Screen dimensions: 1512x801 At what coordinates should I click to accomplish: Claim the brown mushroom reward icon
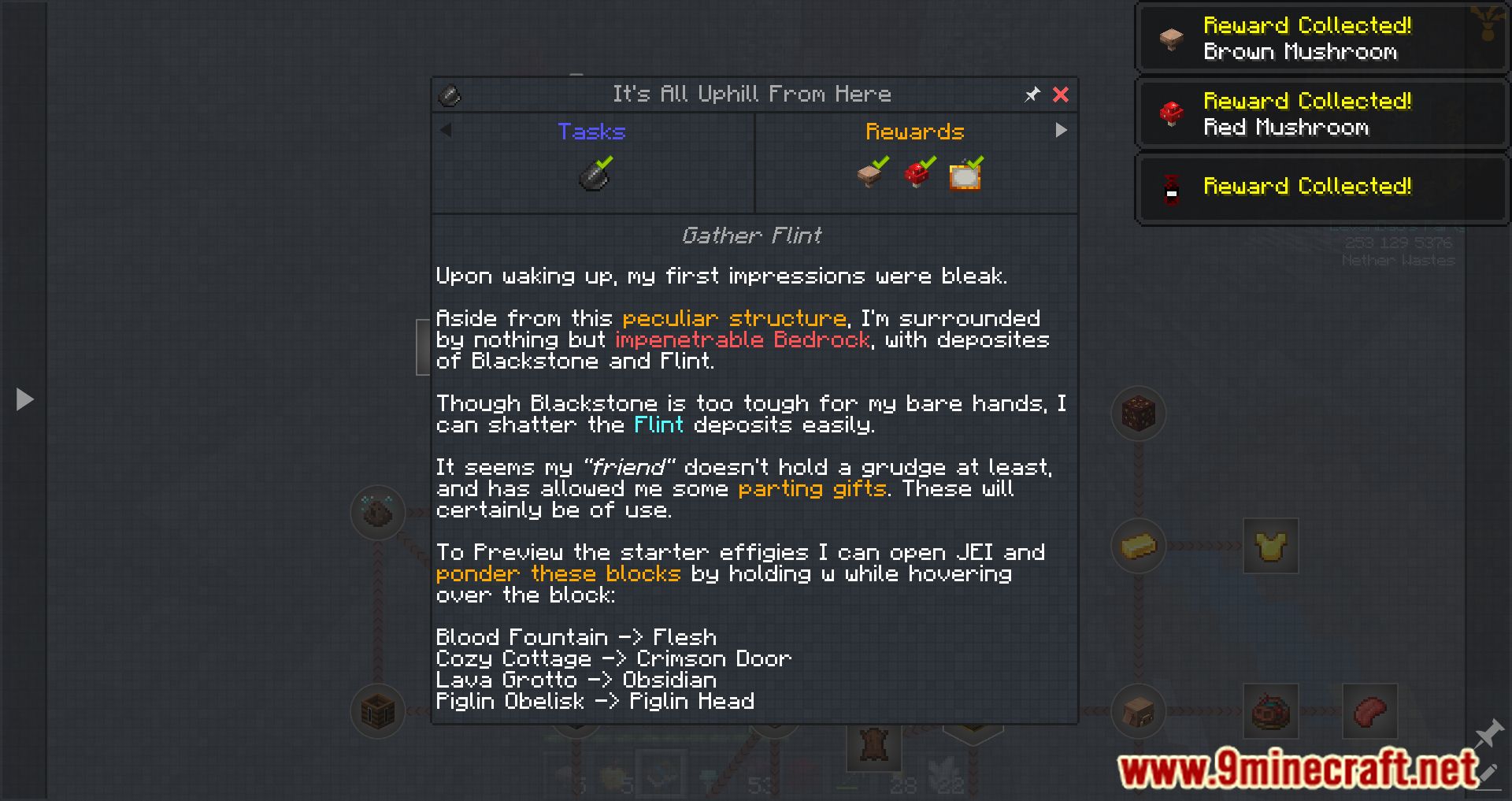tap(868, 177)
